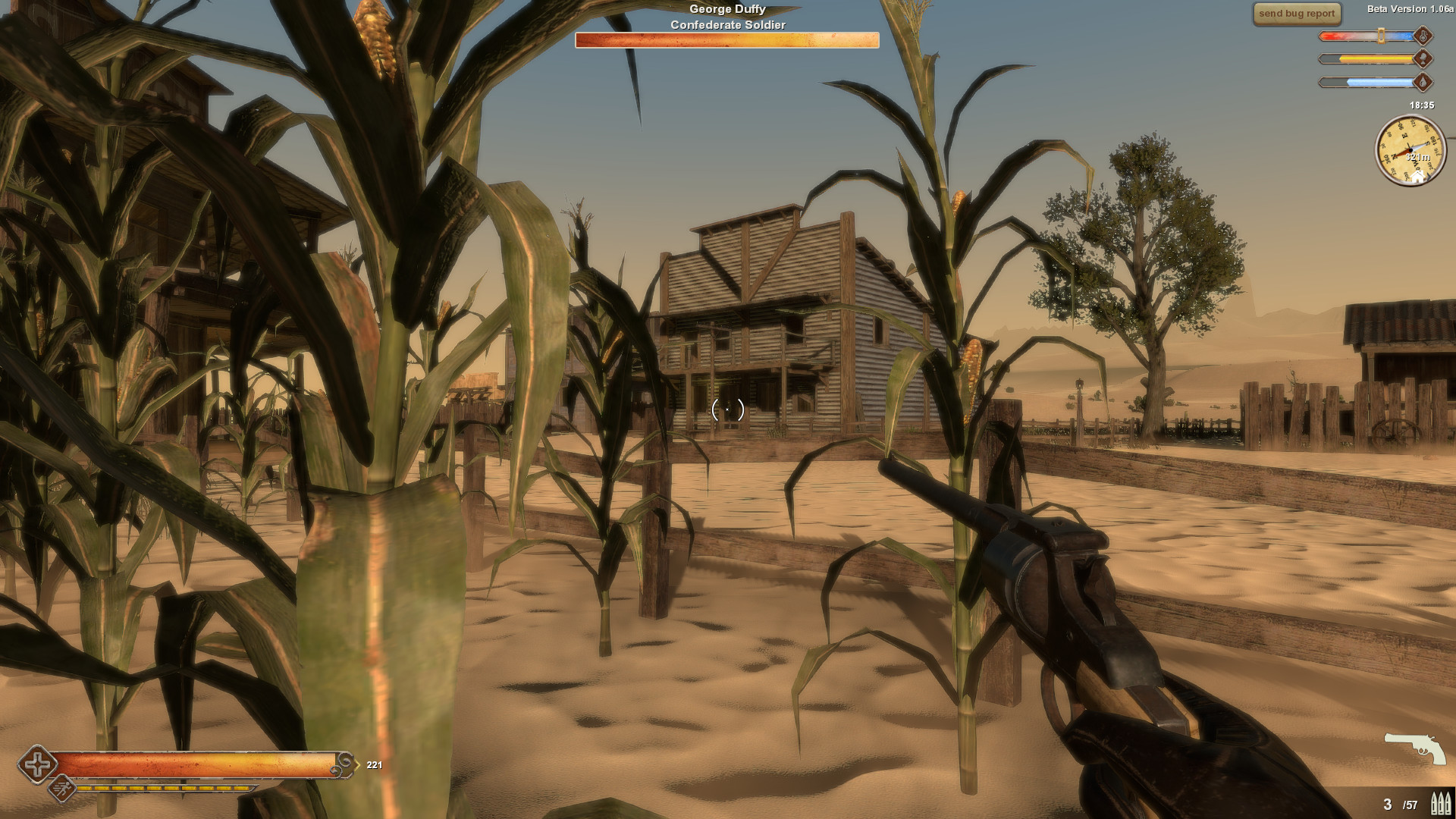Click George Duffy's name plate
1456x819 pixels.
pos(727,8)
